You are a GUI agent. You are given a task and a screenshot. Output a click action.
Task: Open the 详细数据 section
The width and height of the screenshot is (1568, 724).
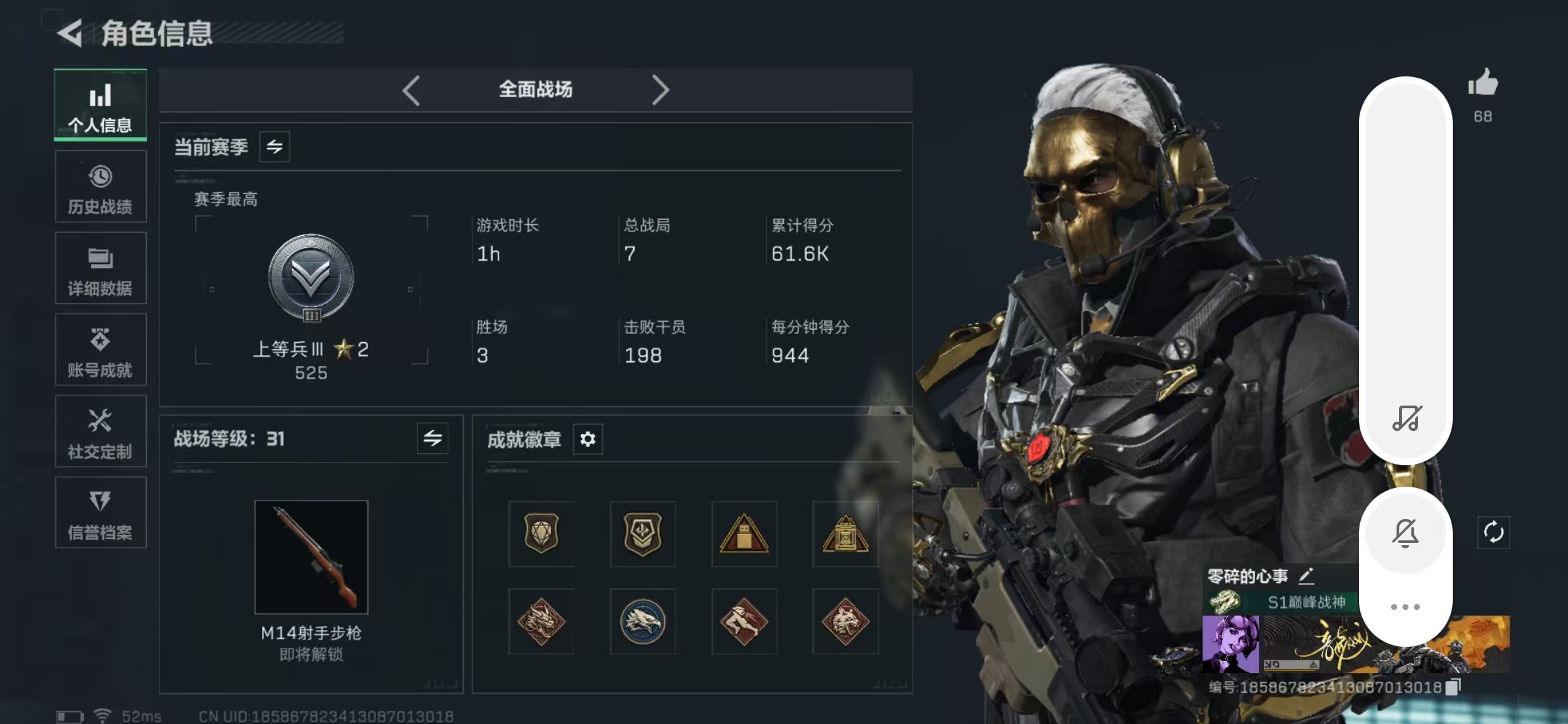tap(100, 268)
